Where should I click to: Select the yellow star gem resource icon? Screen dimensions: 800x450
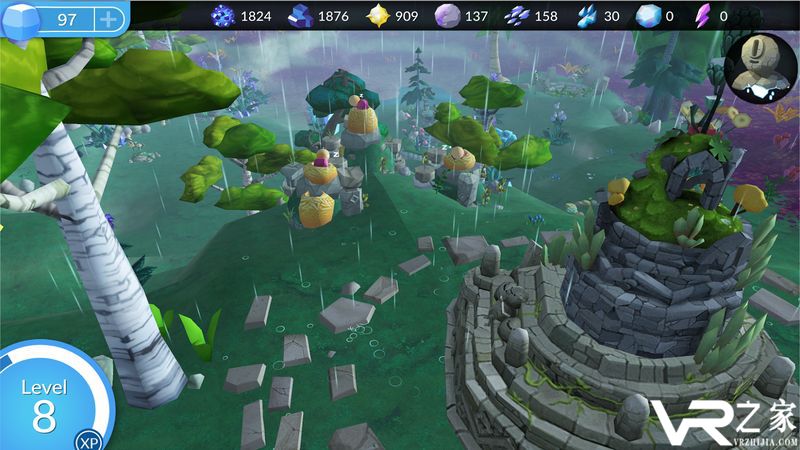(x=376, y=15)
